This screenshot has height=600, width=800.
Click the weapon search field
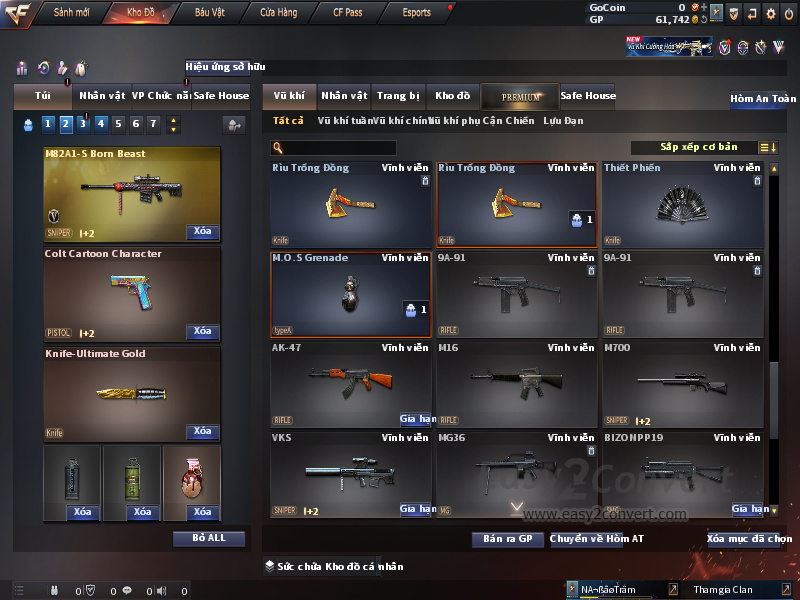(333, 148)
